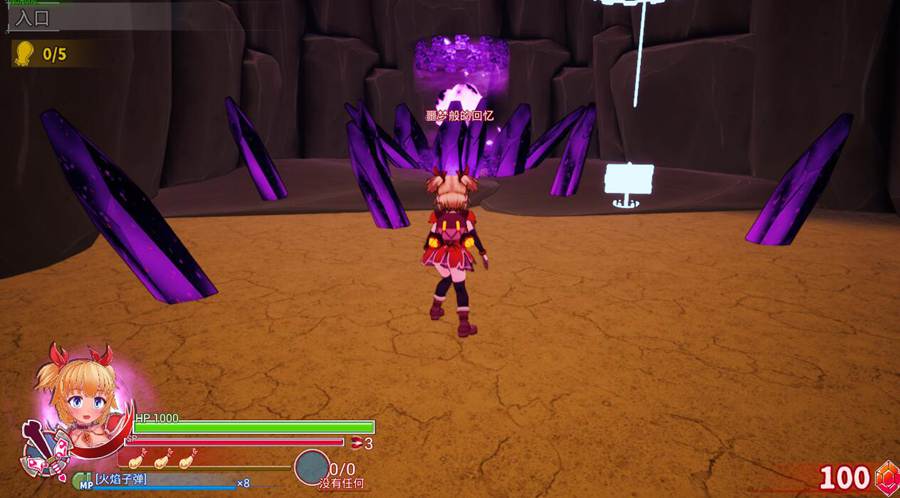The width and height of the screenshot is (900, 498).
Task: Click the golden collectible tracker icon
Action: [x=22, y=54]
